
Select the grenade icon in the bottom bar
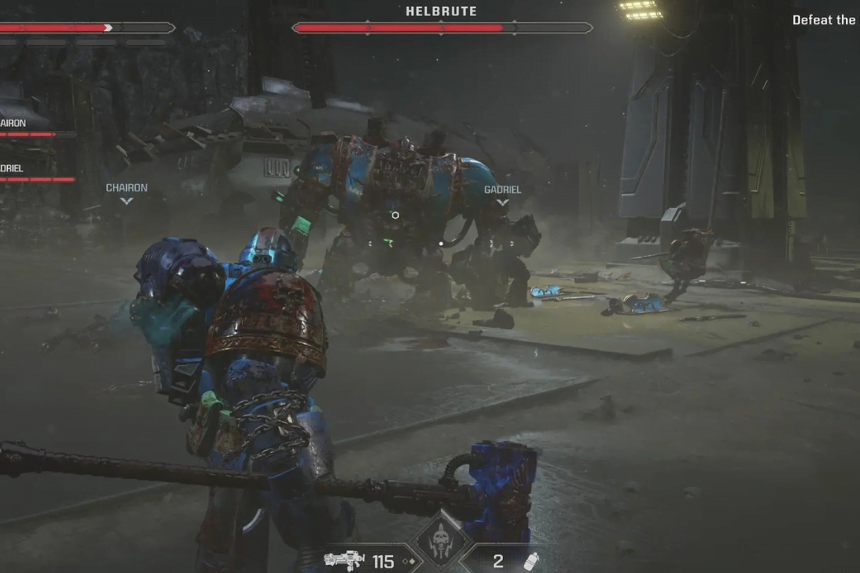tap(532, 561)
